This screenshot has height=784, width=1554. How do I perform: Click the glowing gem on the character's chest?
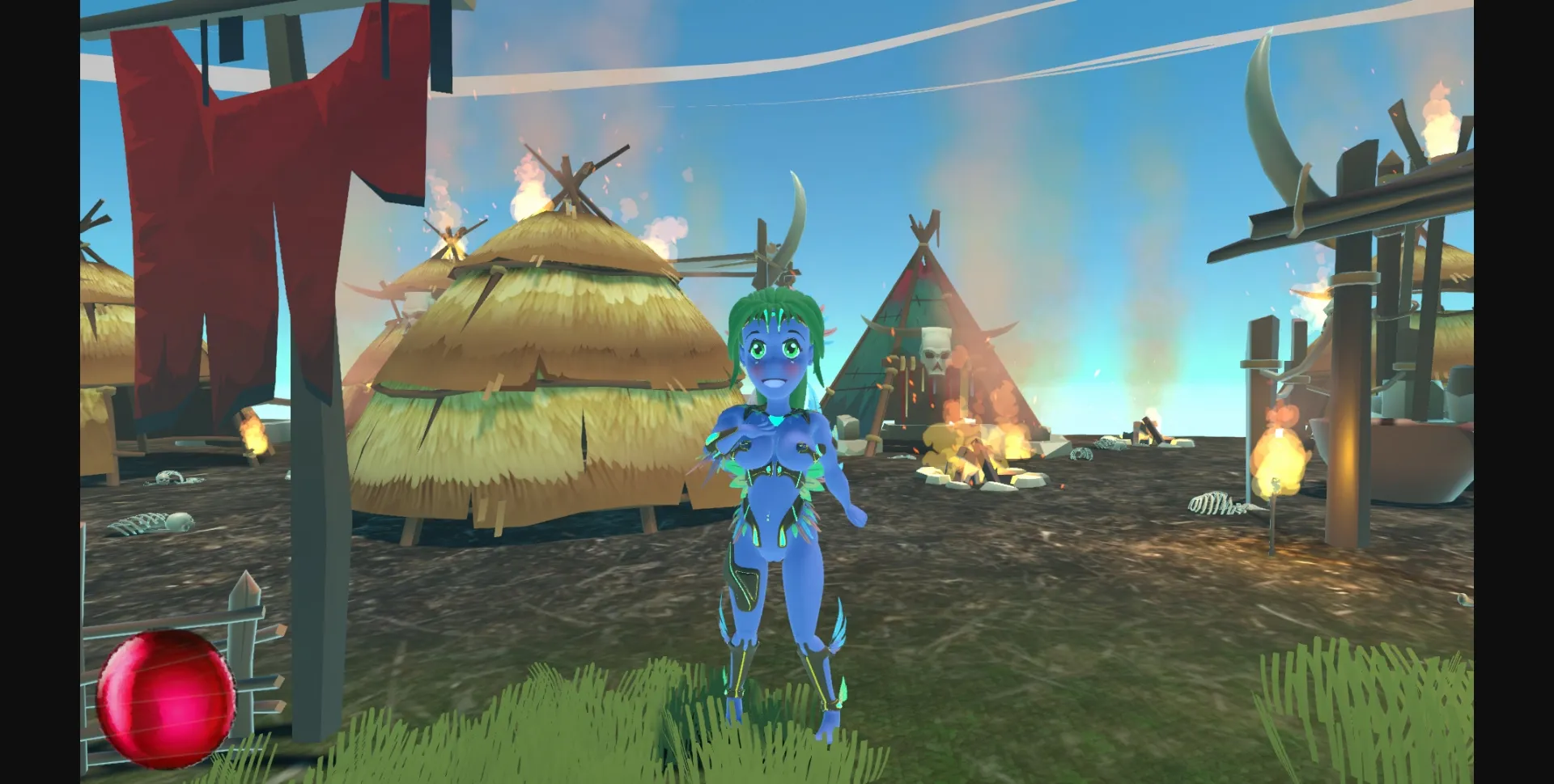(x=775, y=421)
